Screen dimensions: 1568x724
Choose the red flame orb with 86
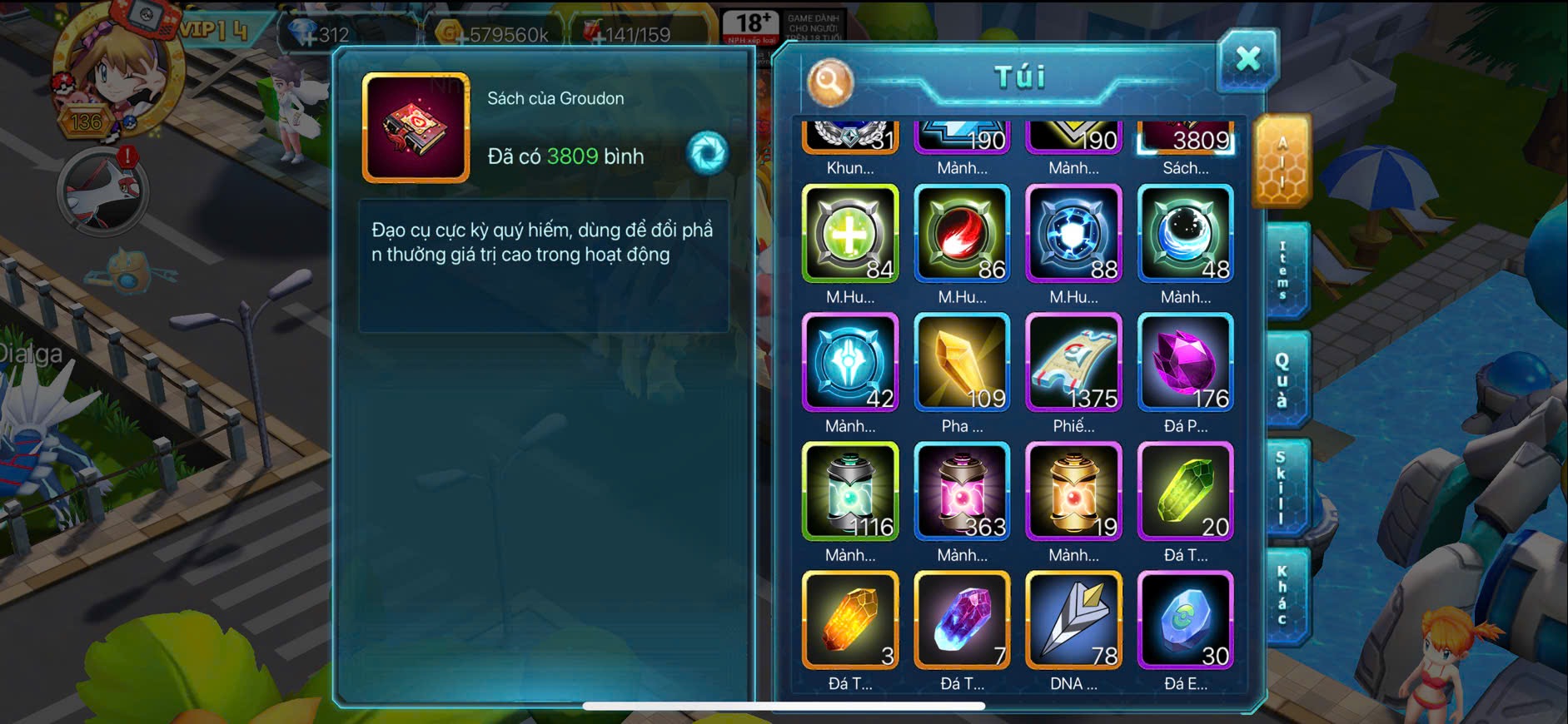tap(962, 234)
